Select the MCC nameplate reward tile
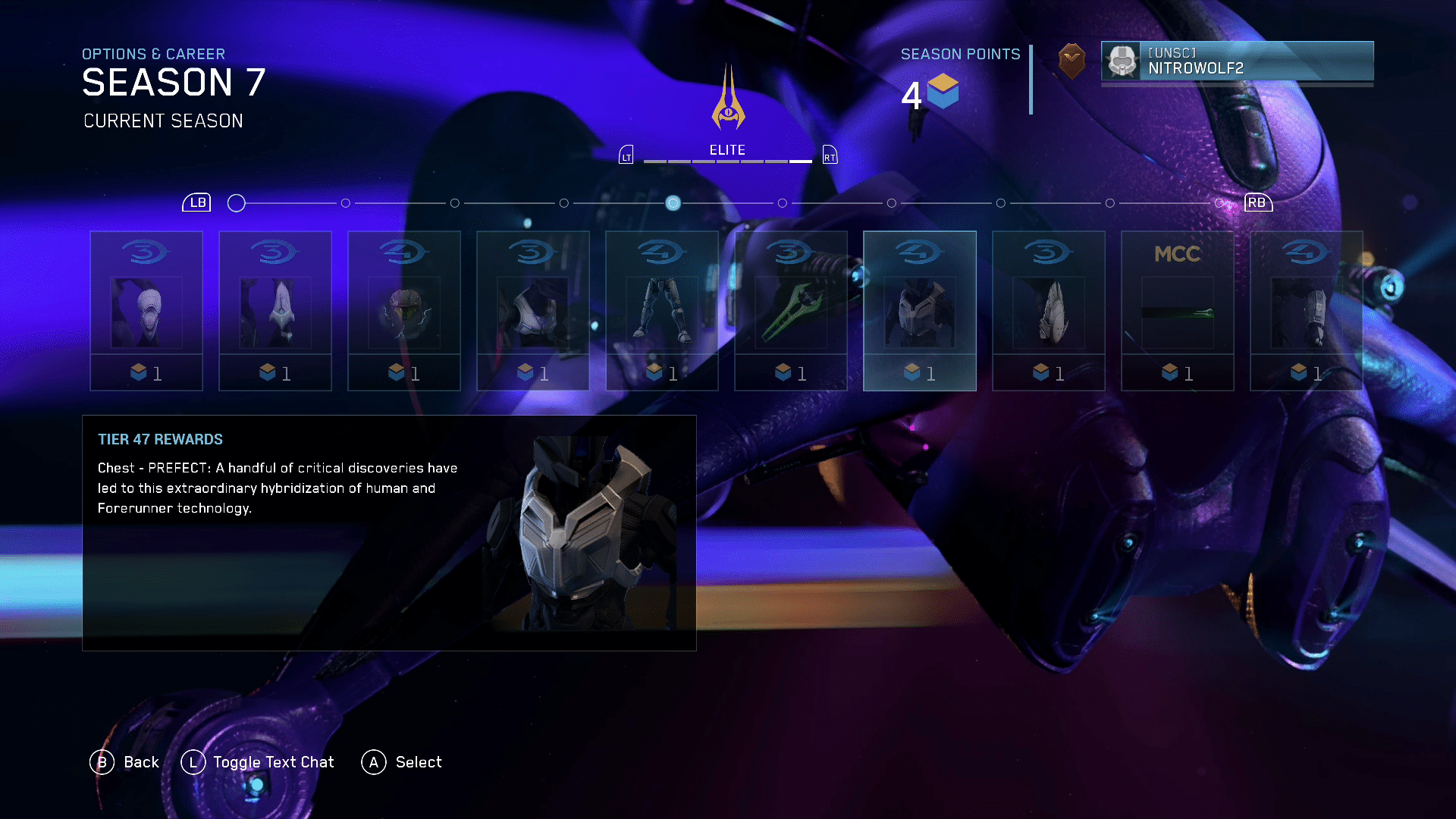Screen dimensions: 1456x819 pos(1178,311)
